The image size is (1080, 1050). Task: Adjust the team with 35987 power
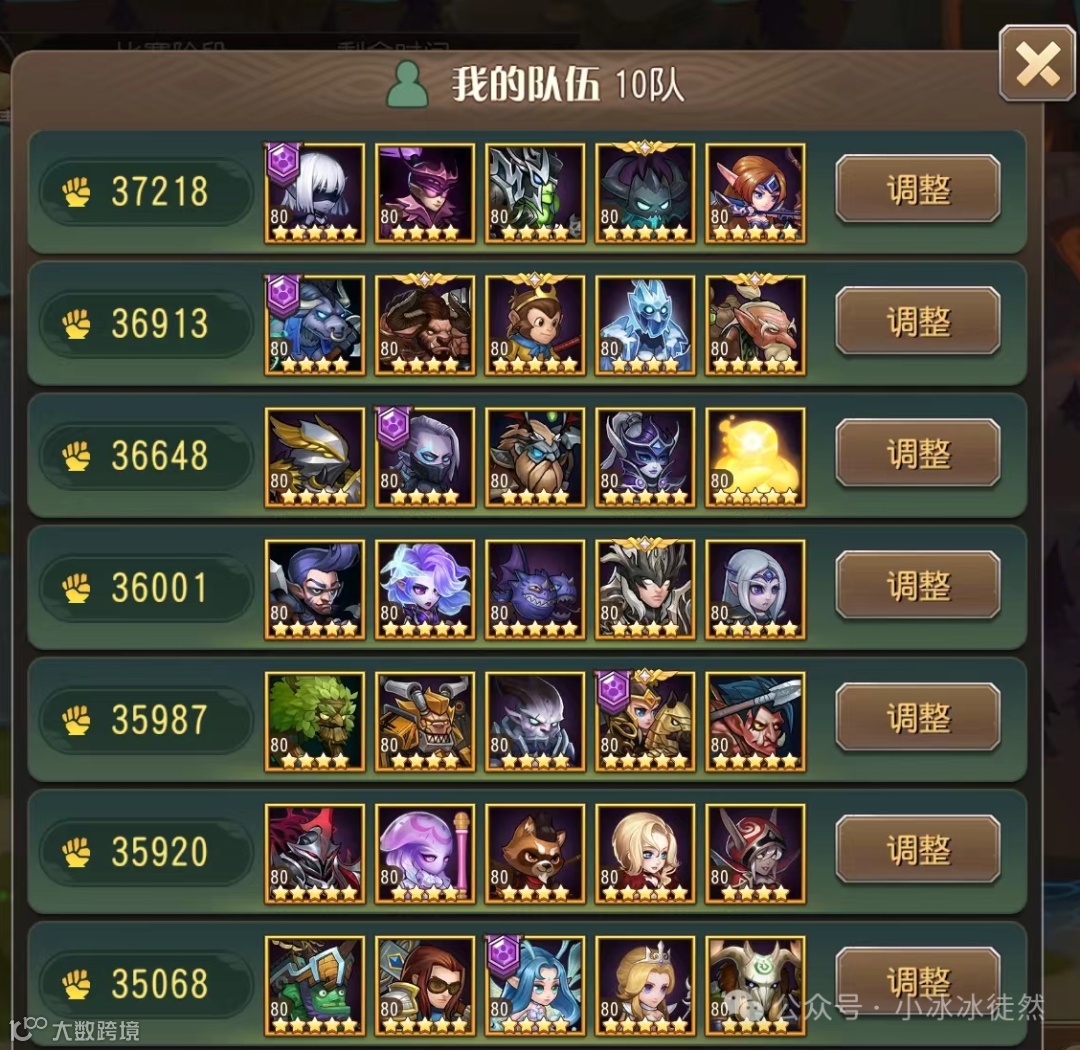[918, 717]
